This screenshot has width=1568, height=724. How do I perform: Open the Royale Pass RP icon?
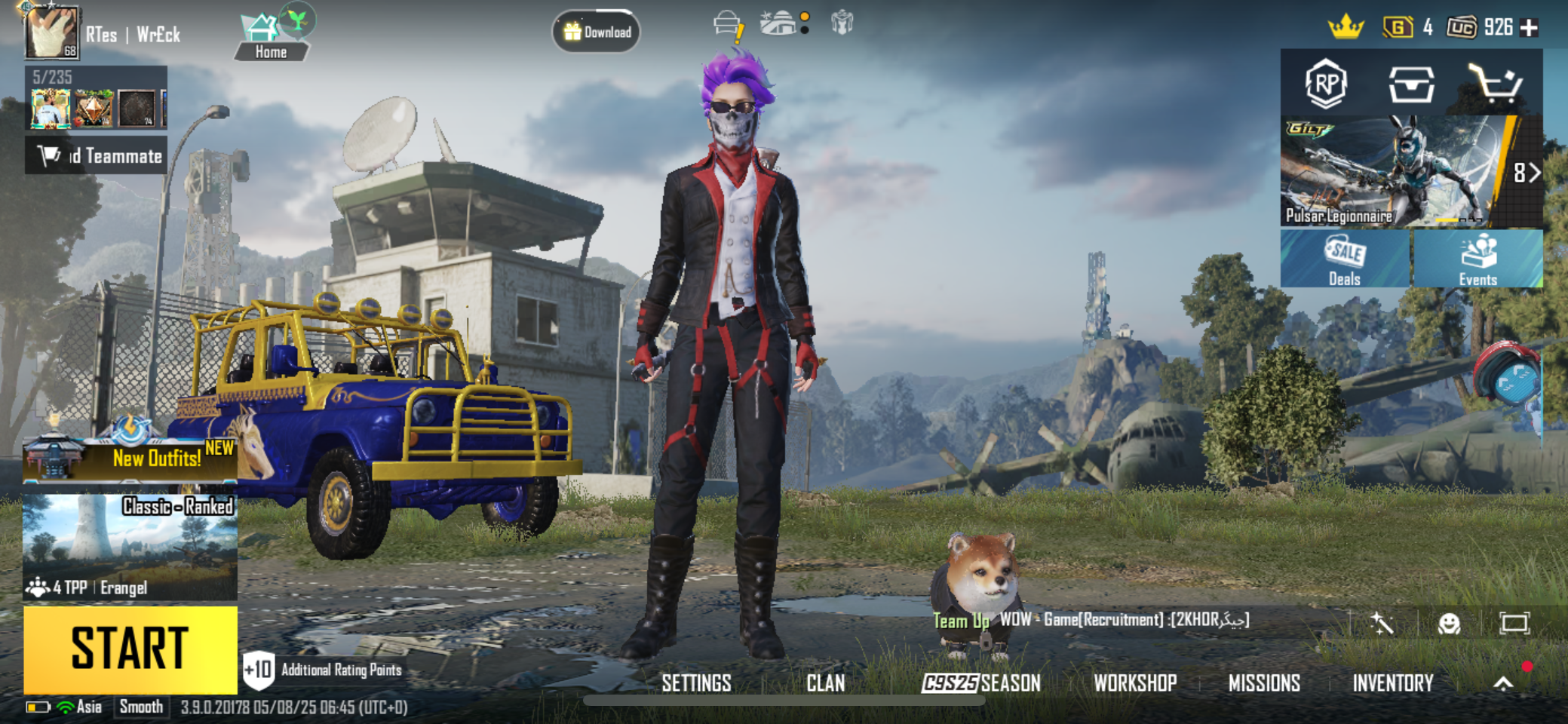[1326, 83]
